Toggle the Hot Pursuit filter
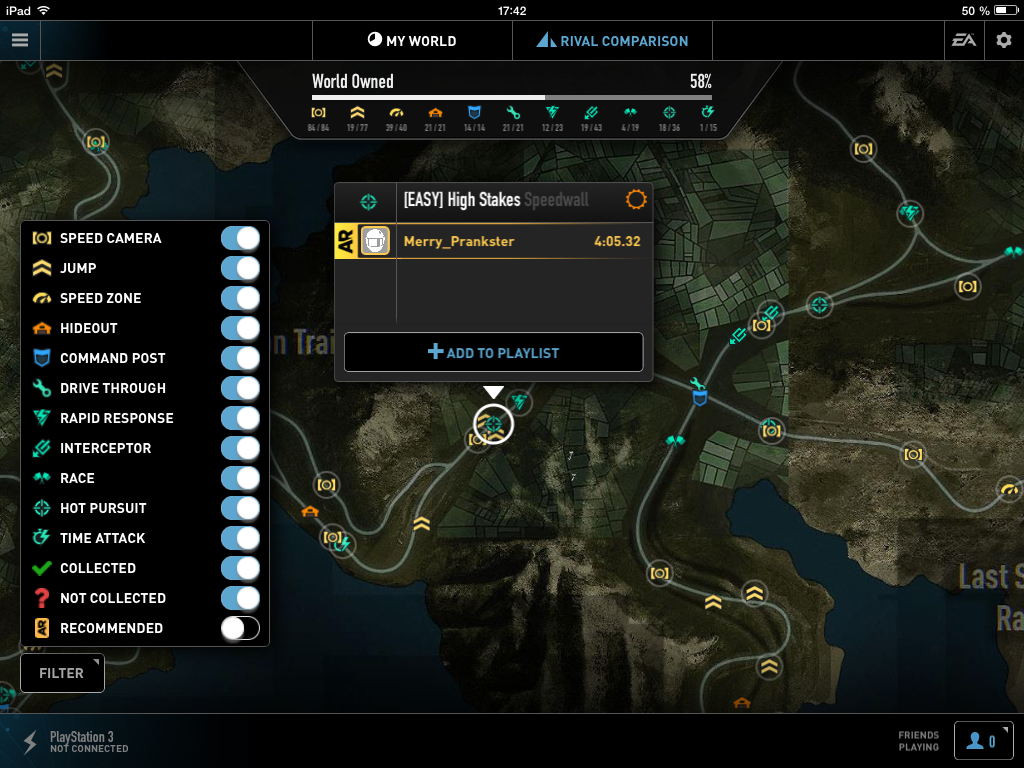Viewport: 1024px width, 768px height. 240,508
